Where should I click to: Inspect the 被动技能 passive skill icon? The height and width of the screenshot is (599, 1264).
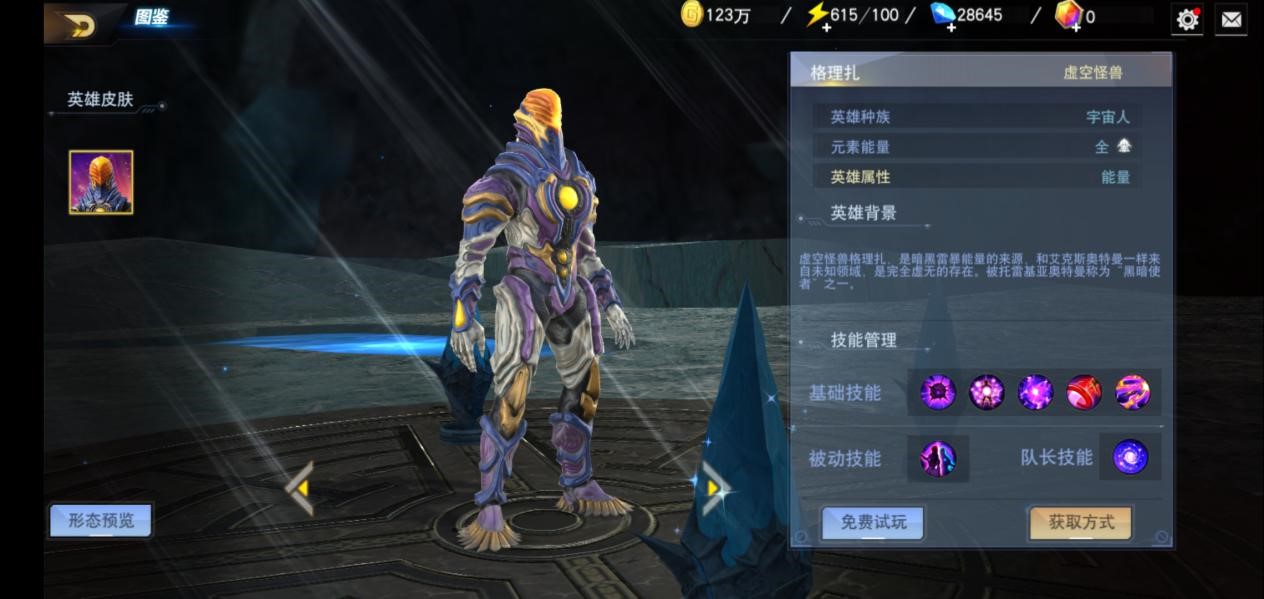pyautogui.click(x=938, y=459)
